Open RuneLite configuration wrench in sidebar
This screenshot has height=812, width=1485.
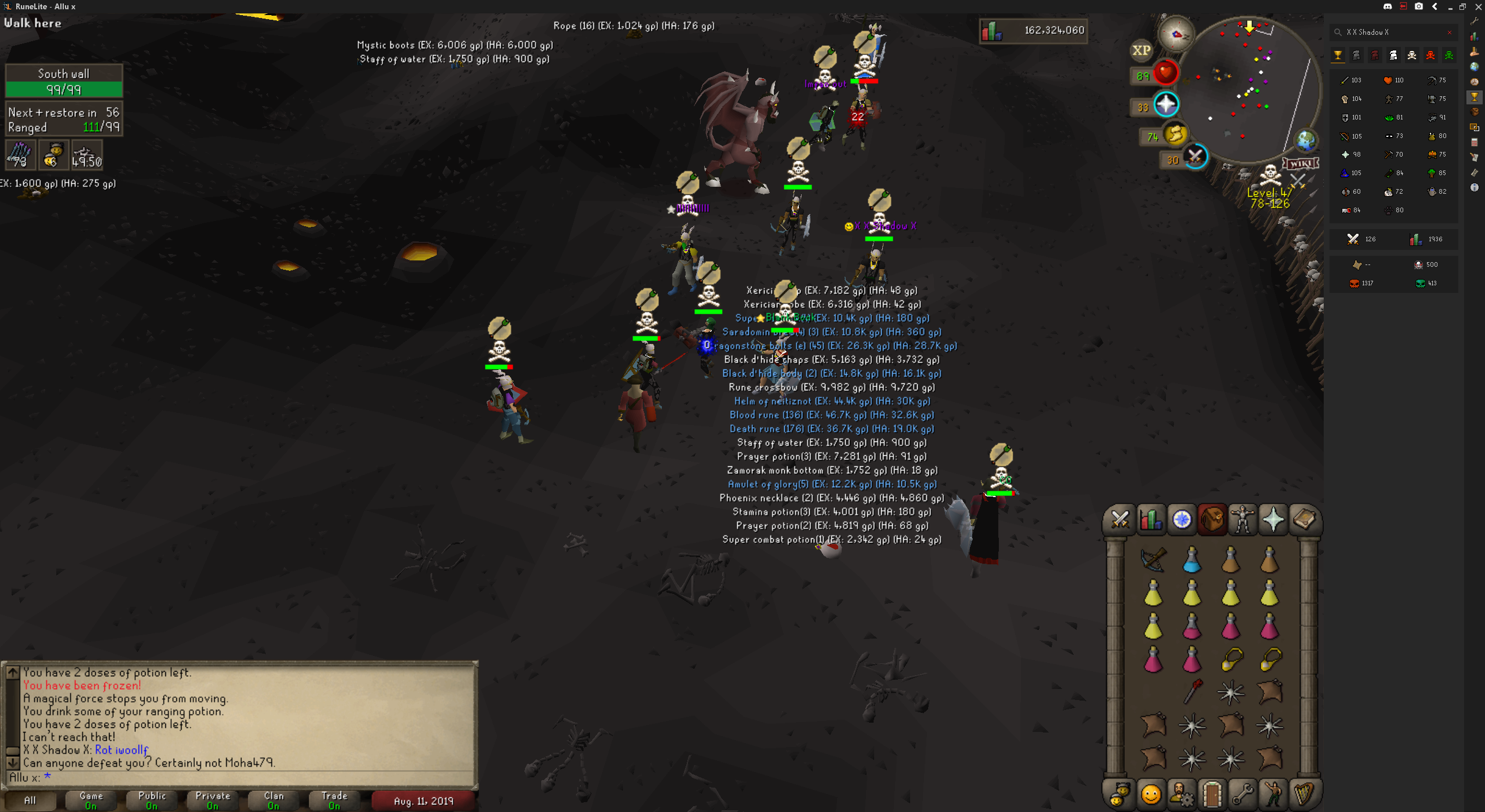[1475, 21]
